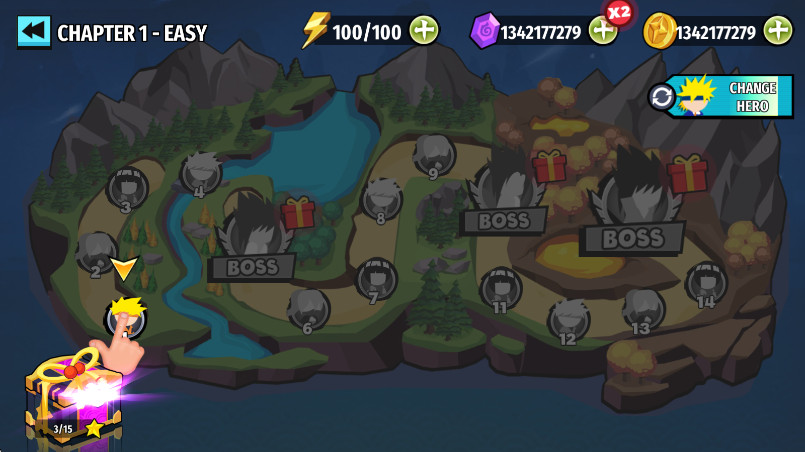Choose level 11 stage node
The height and width of the screenshot is (452, 805).
500,289
